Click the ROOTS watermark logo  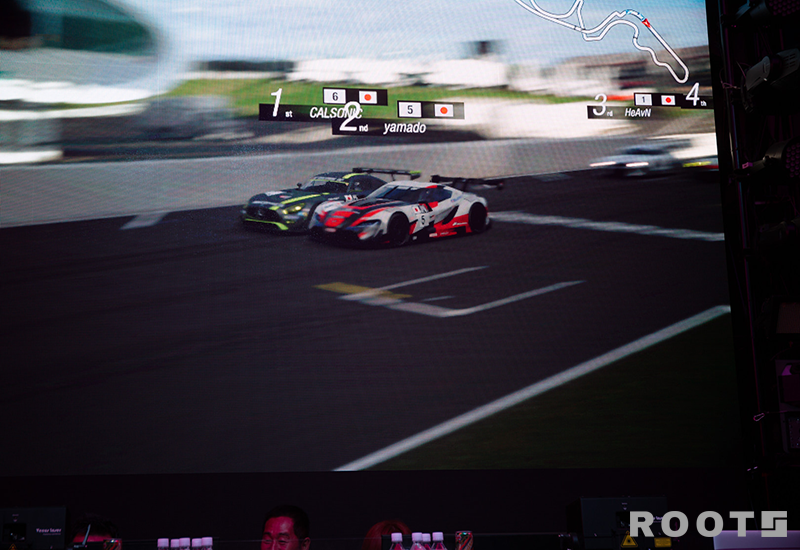707,524
